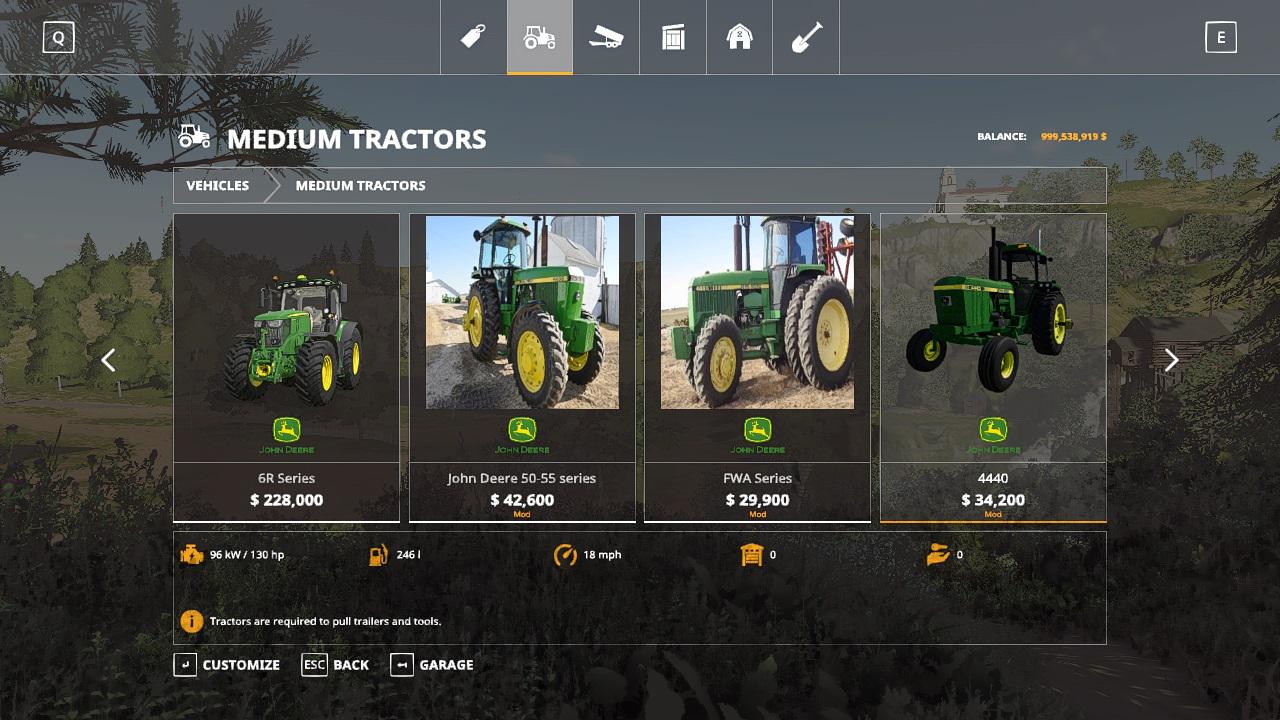Click the Customize button
This screenshot has height=720, width=1280.
[x=227, y=665]
